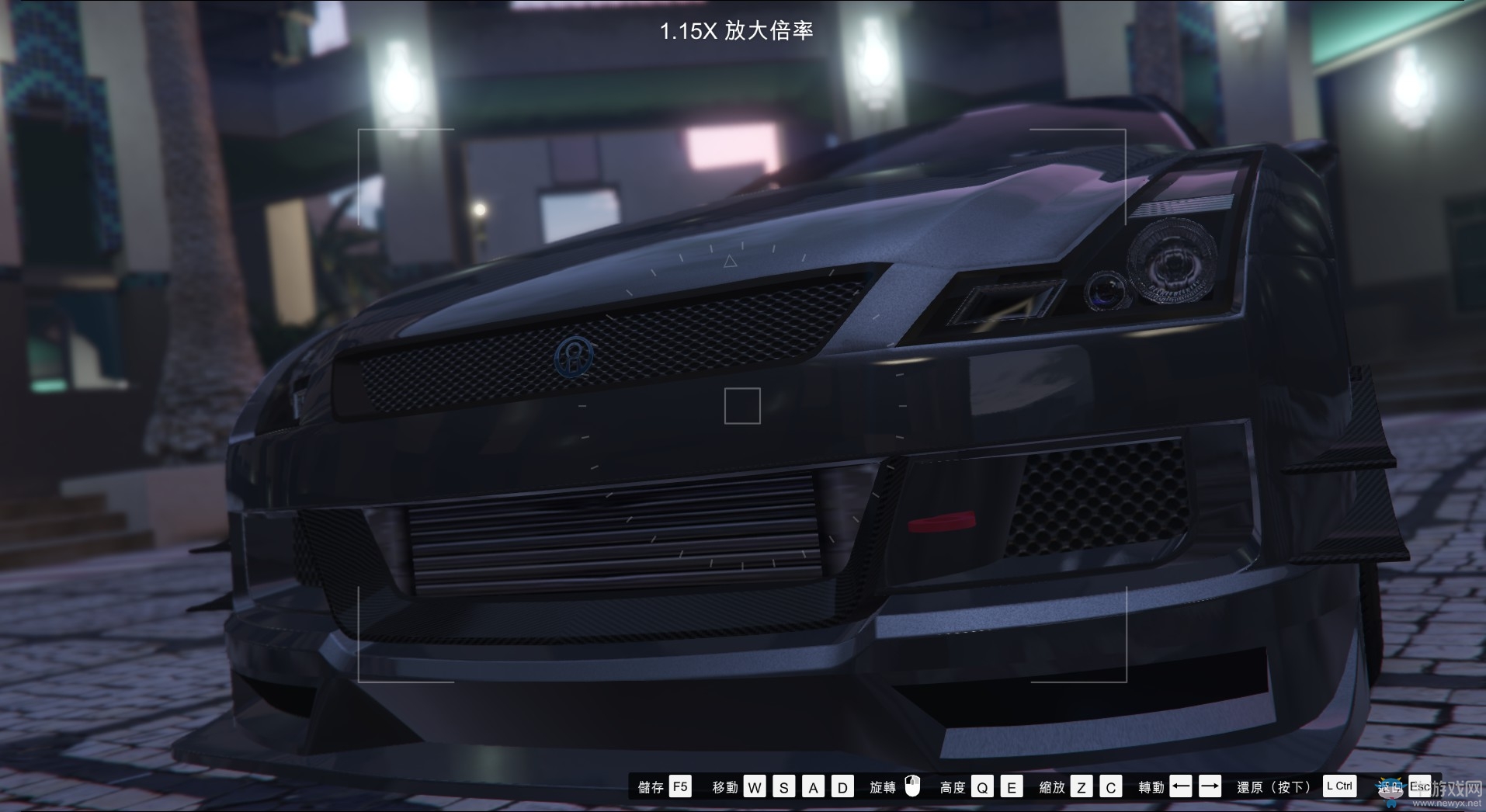The image size is (1486, 812).
Task: Click the Esc return key icon
Action: point(1422,786)
